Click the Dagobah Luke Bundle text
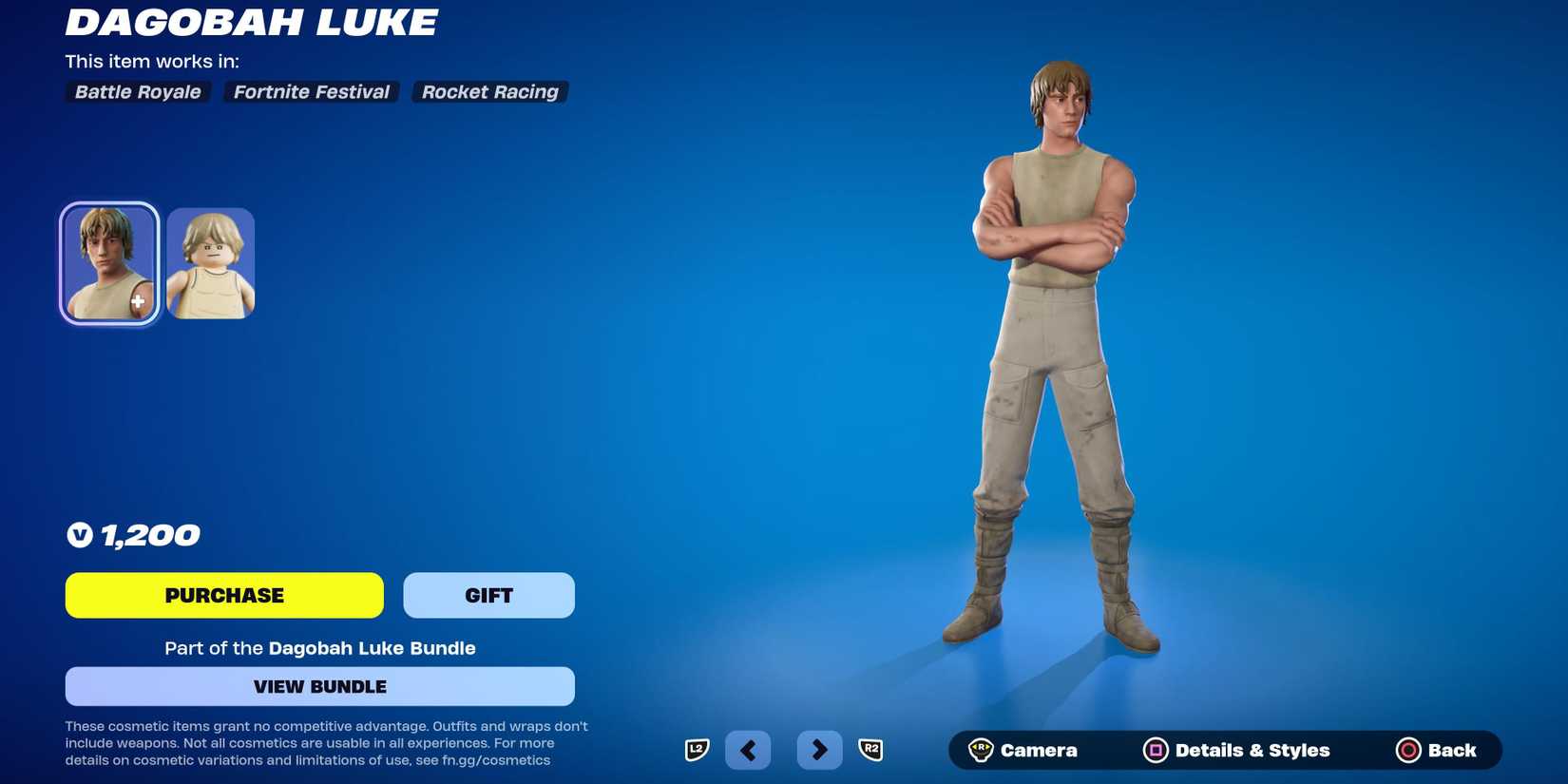Viewport: 1568px width, 784px height. click(371, 648)
